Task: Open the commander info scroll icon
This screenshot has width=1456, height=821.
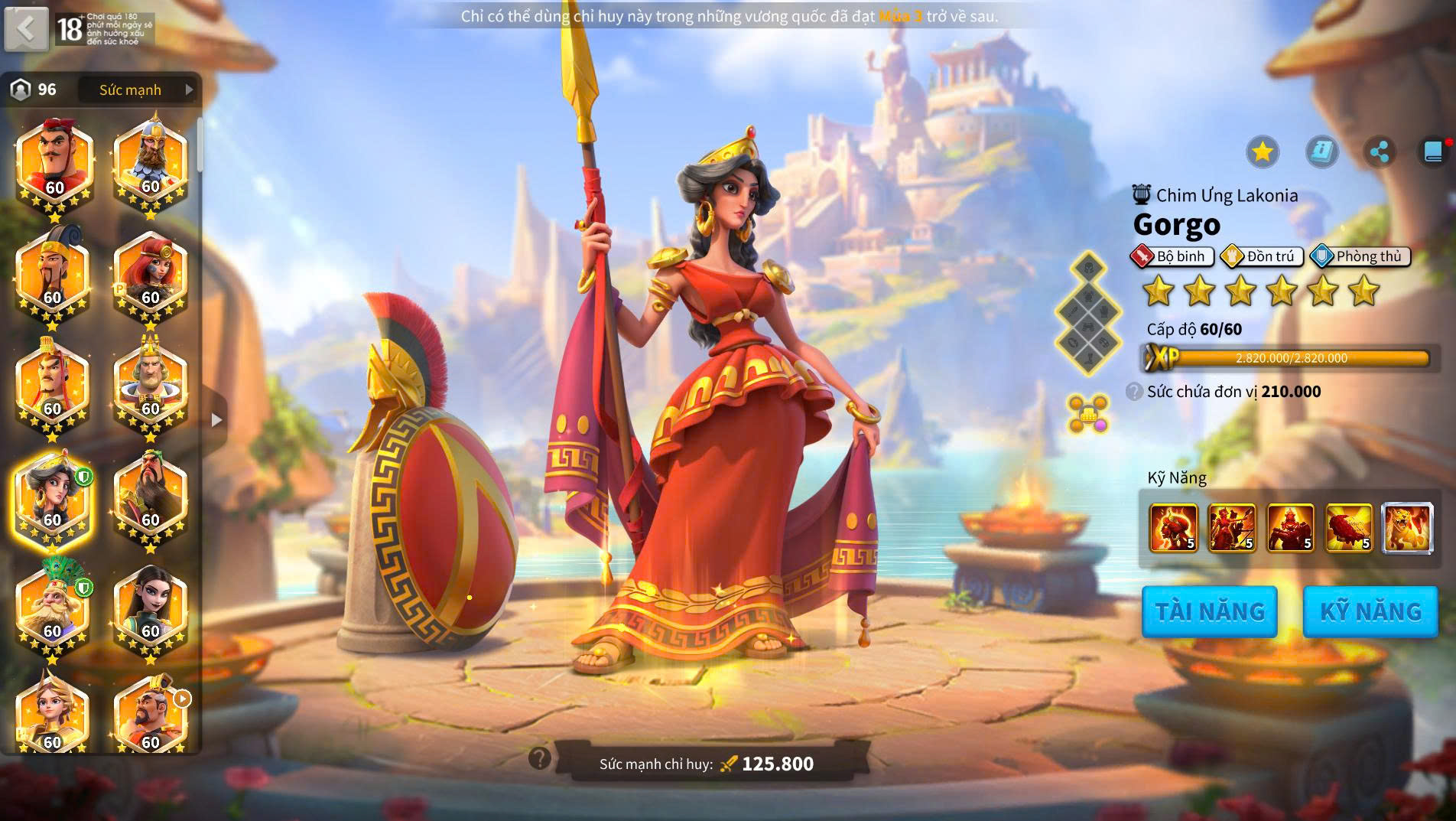Action: (x=1321, y=151)
